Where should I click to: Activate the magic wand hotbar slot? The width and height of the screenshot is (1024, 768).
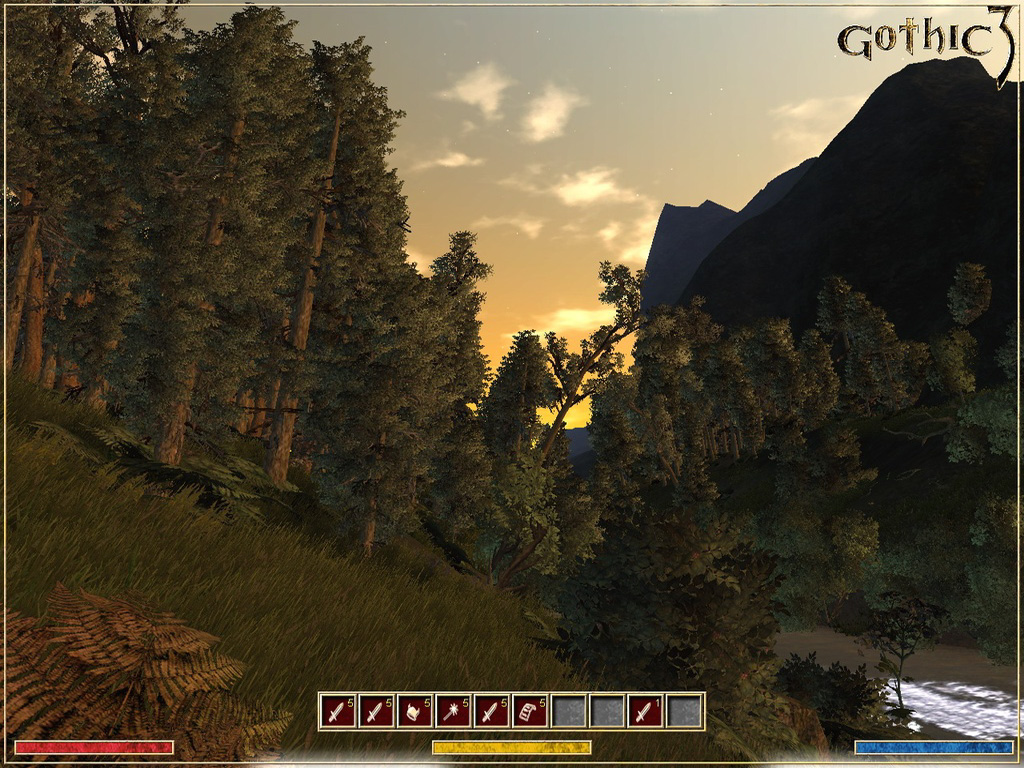pos(453,711)
